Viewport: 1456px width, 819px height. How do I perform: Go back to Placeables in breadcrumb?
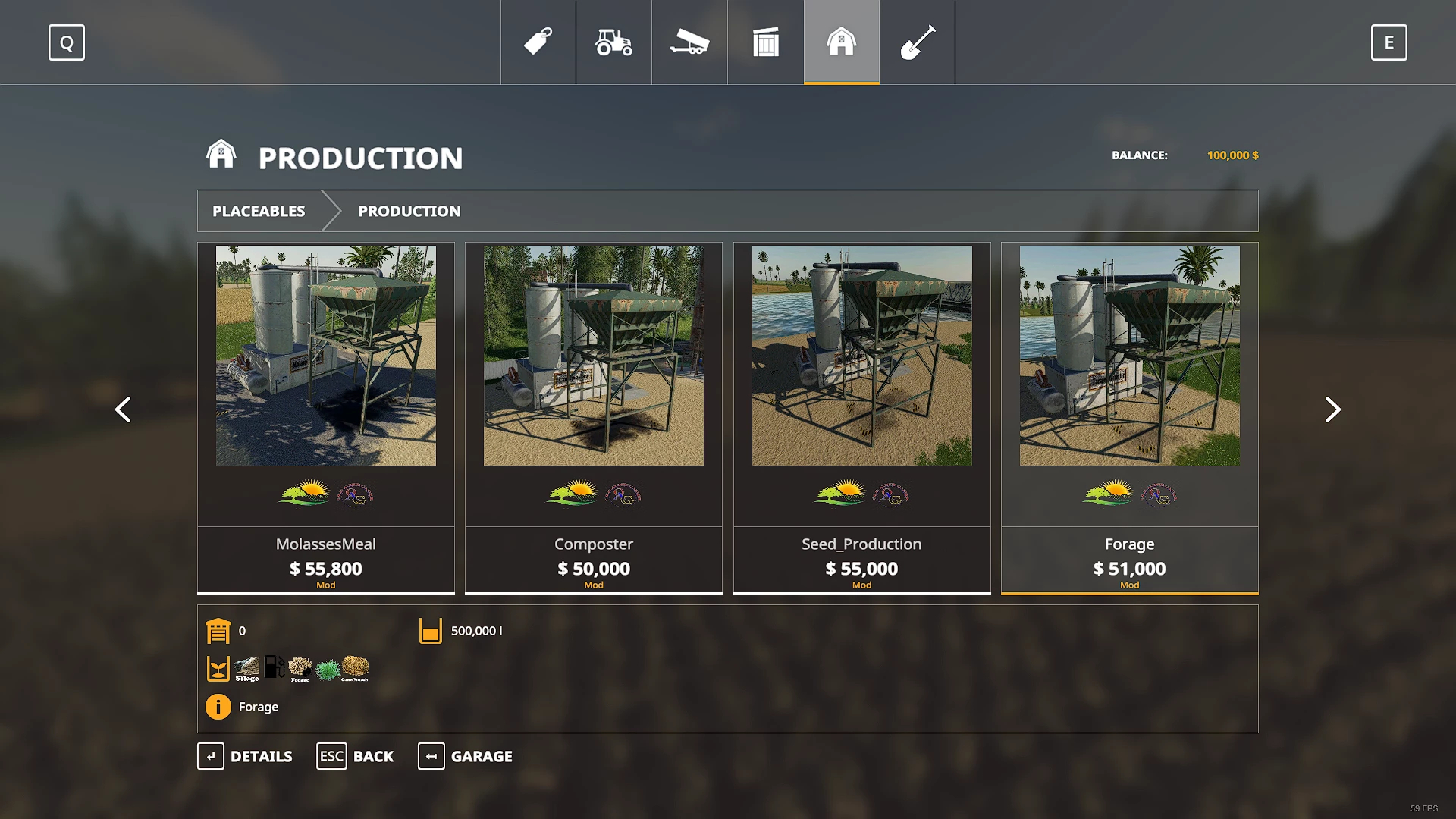pyautogui.click(x=259, y=211)
